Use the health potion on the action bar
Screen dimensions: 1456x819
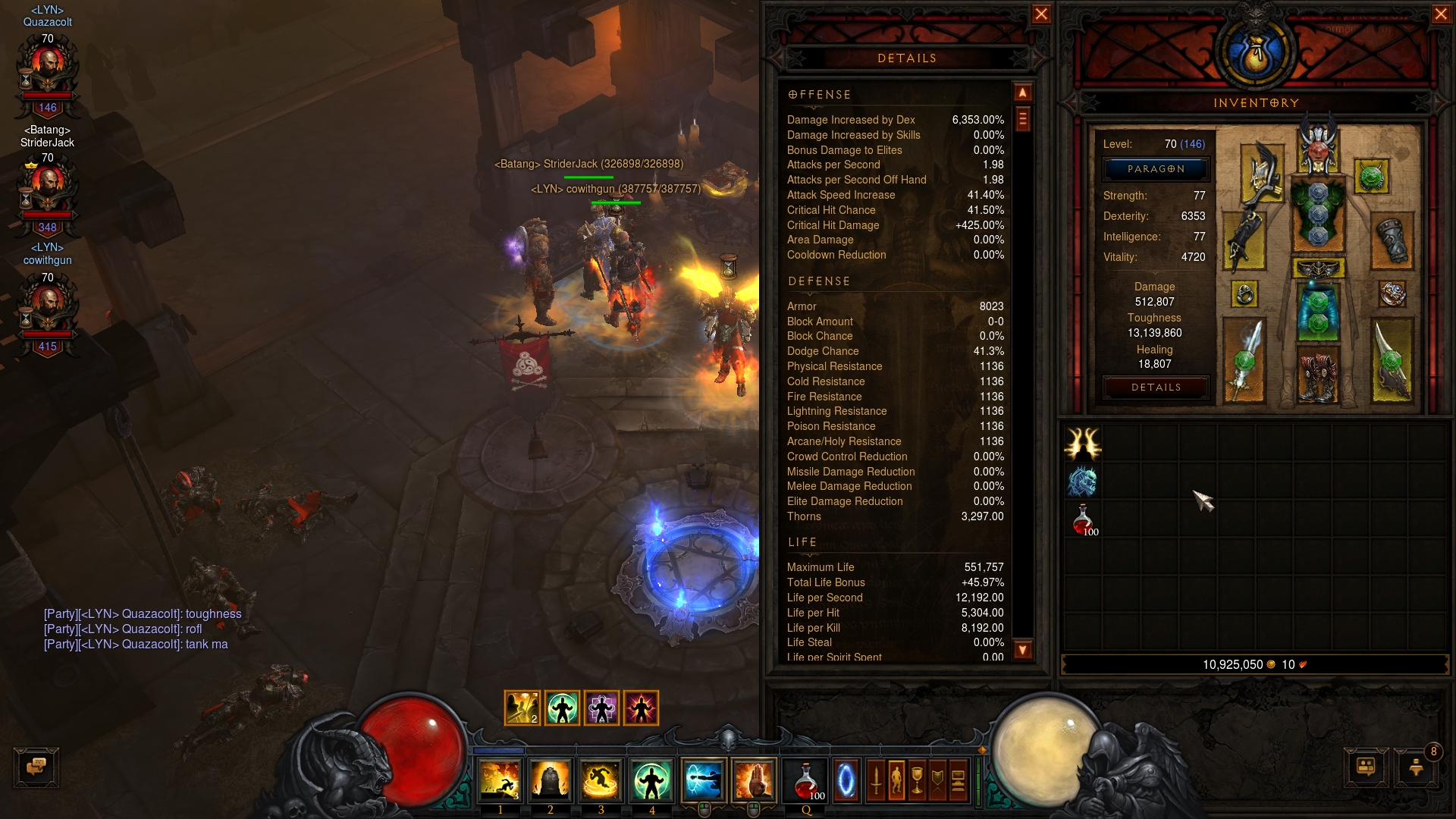click(x=806, y=780)
